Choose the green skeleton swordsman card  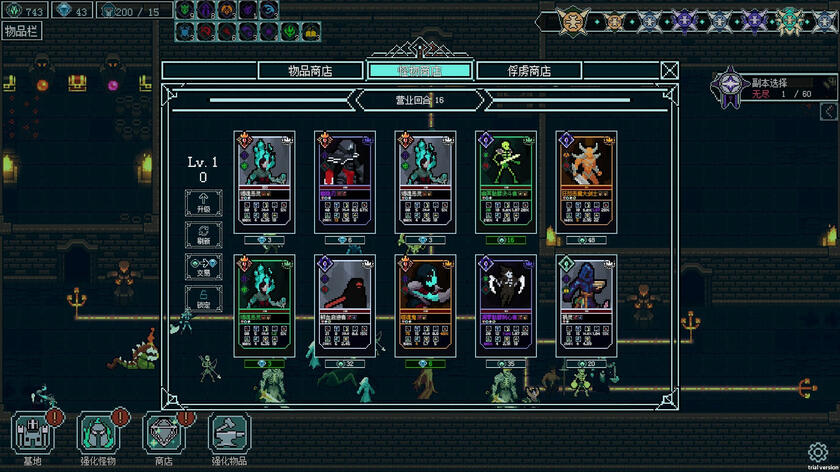click(505, 181)
